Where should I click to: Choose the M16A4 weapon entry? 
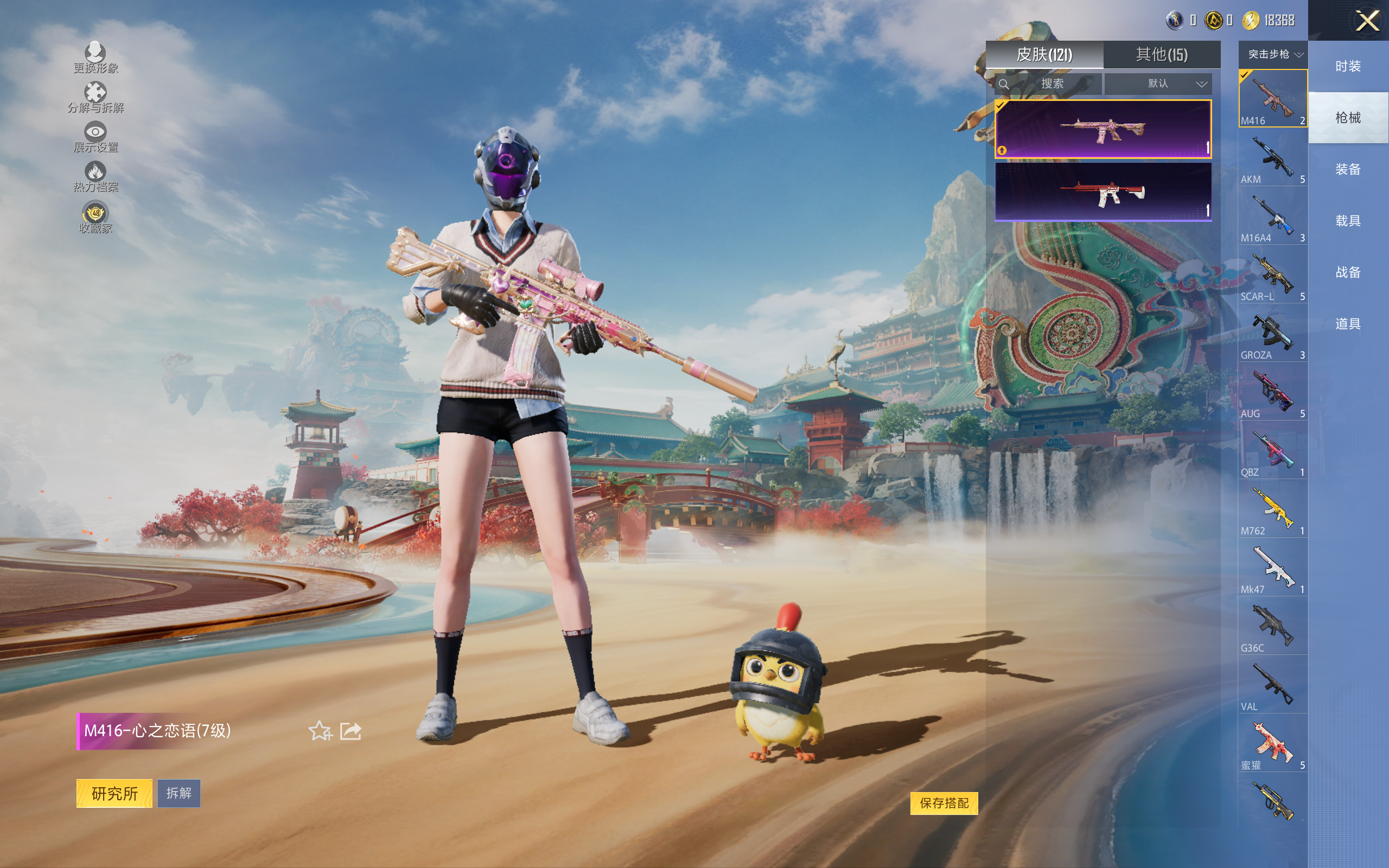click(x=1272, y=216)
